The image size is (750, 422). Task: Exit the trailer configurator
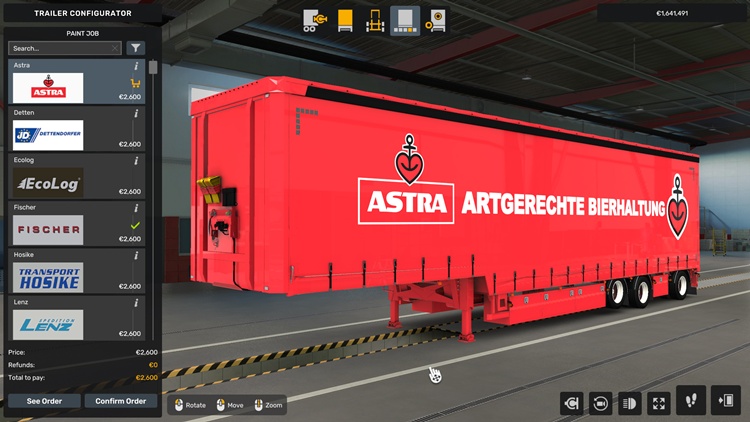(726, 400)
